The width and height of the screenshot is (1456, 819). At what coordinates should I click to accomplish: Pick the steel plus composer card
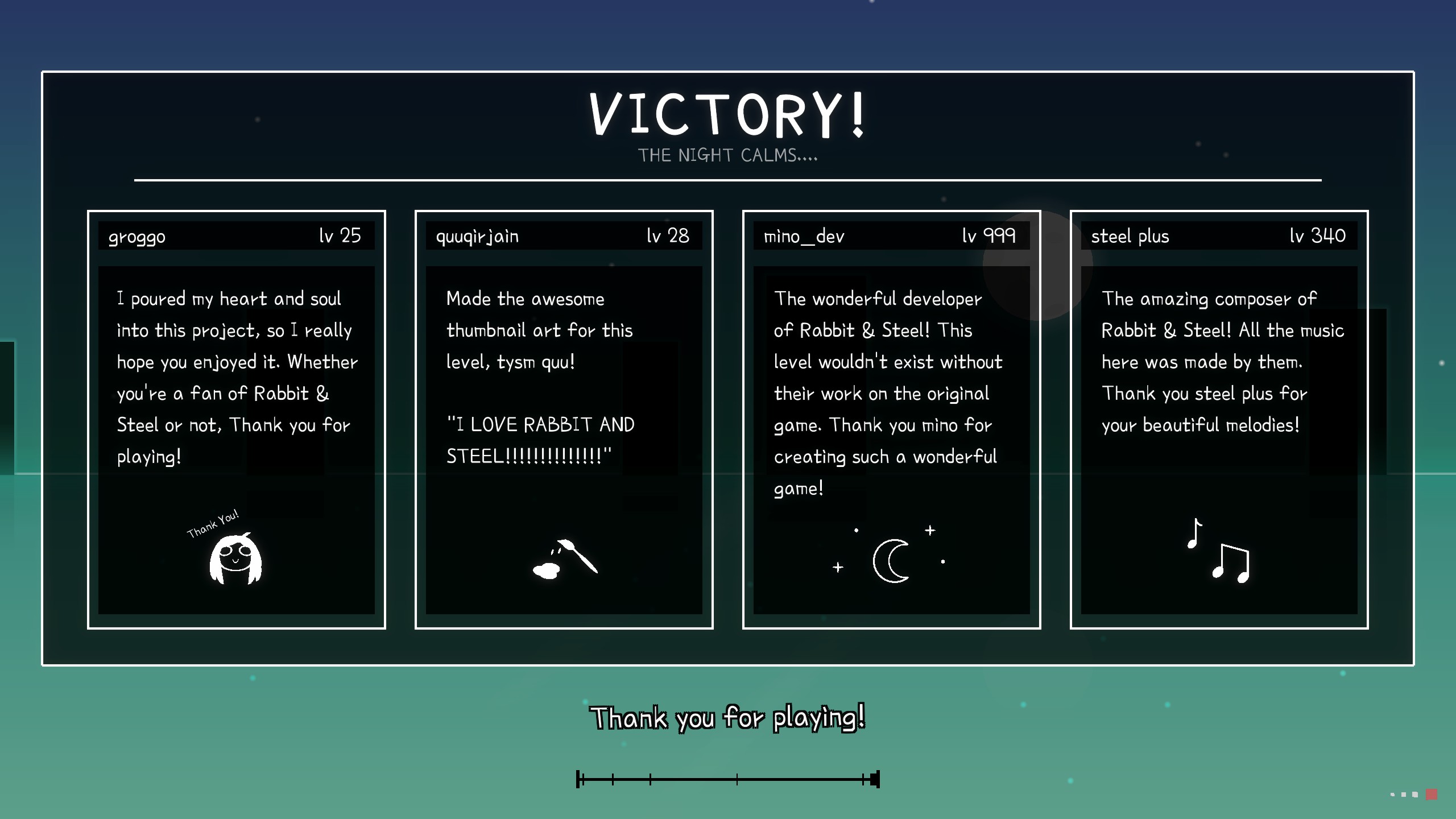pos(1219,419)
